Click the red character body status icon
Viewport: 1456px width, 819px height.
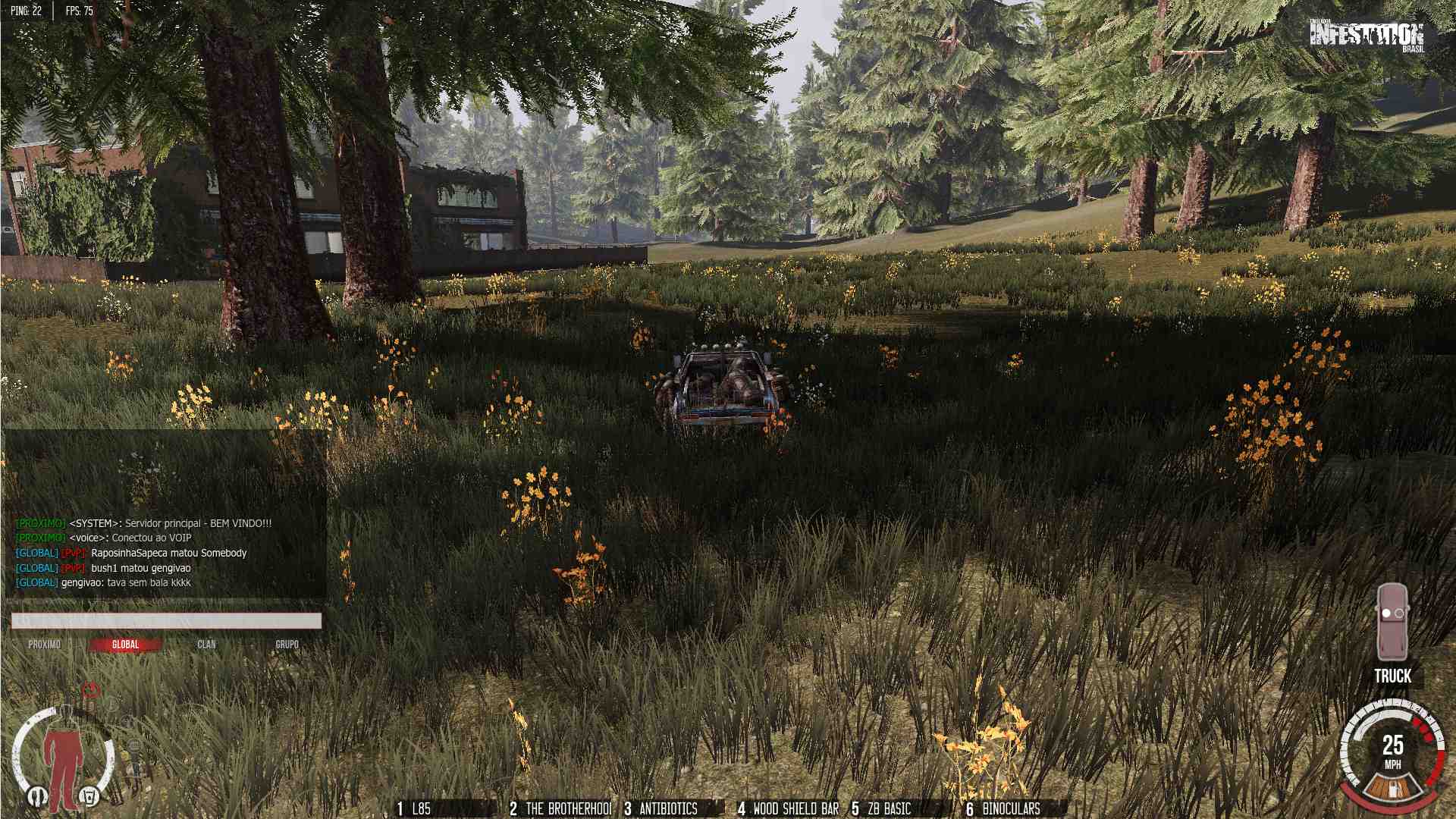61,758
